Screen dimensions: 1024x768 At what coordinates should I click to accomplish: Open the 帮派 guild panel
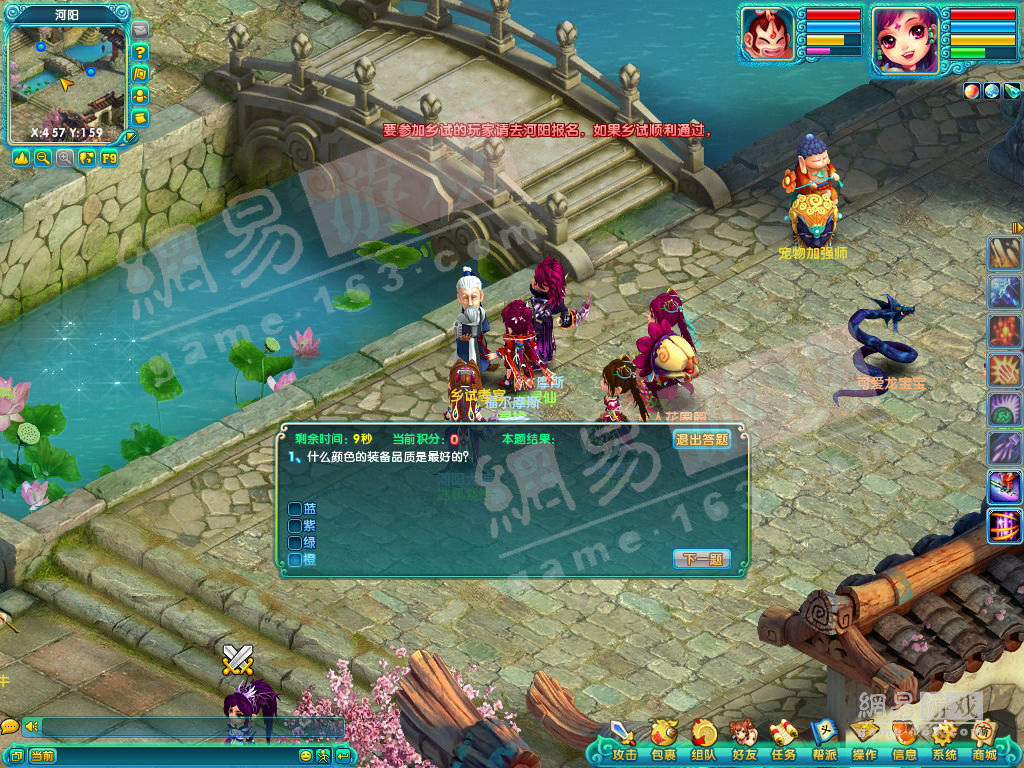[824, 740]
